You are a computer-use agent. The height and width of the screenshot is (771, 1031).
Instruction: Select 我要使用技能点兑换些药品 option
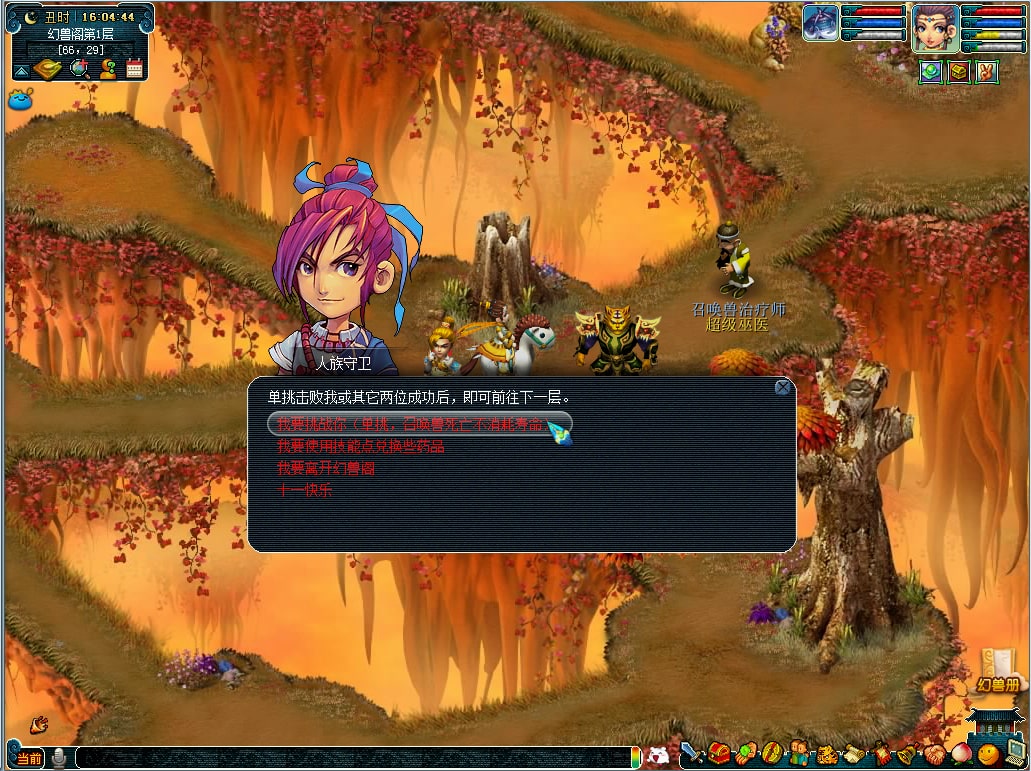[360, 446]
